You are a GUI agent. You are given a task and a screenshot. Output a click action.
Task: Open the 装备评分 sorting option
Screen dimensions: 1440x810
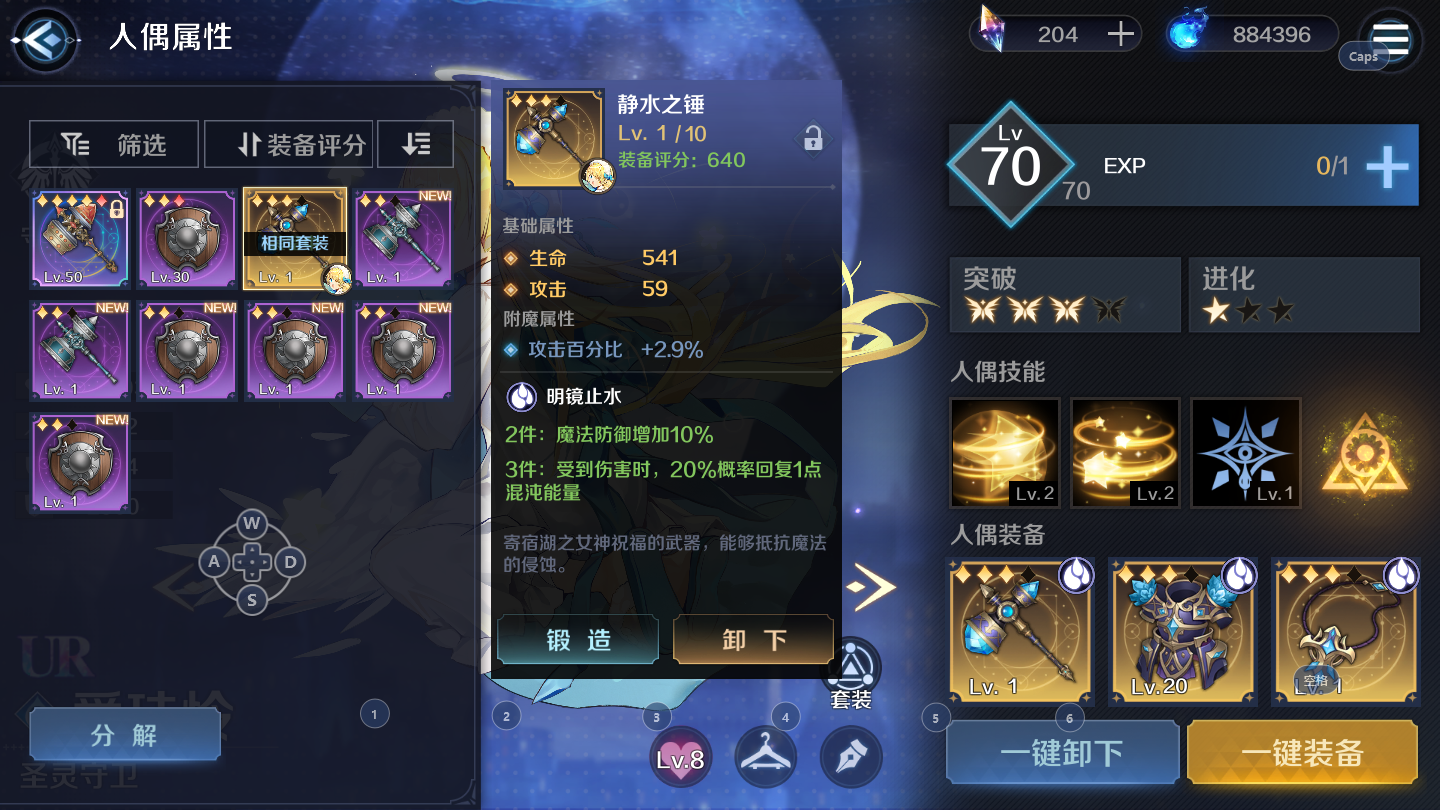288,143
